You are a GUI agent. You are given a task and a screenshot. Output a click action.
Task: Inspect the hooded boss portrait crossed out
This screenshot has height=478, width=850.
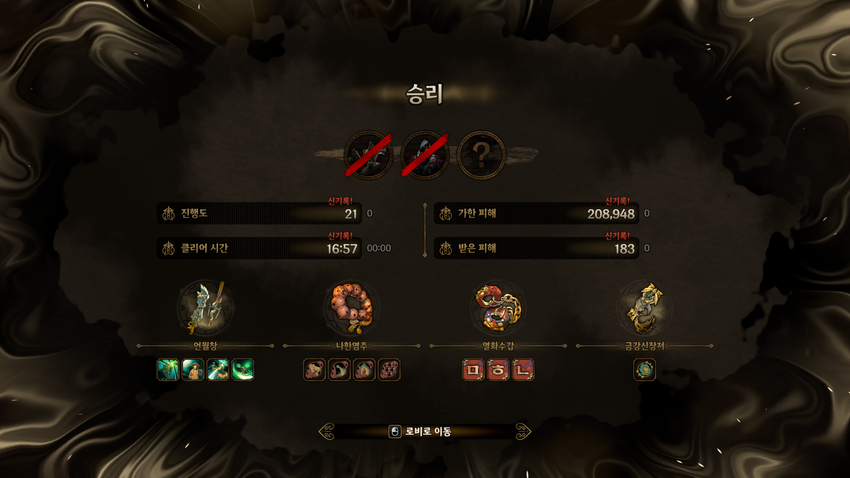tap(425, 156)
